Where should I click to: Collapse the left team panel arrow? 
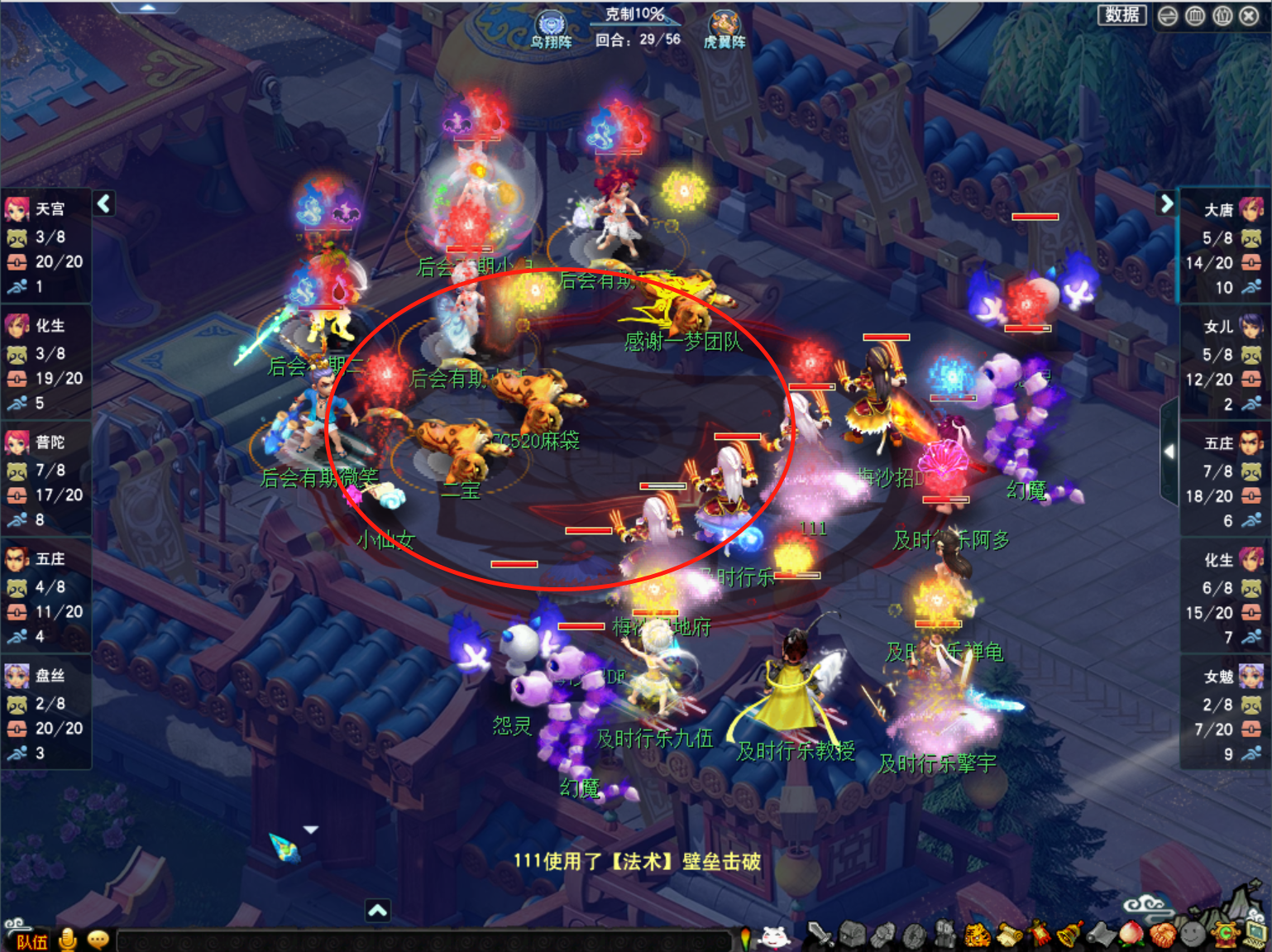pyautogui.click(x=104, y=203)
